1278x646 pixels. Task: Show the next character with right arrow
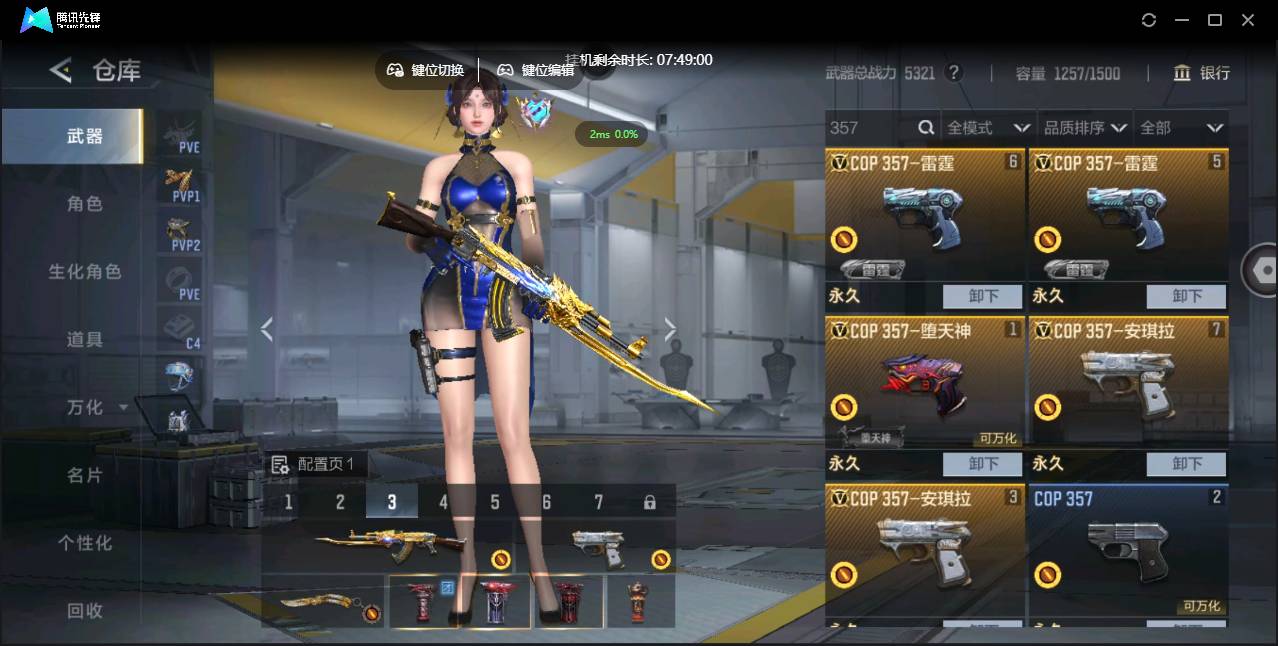coord(670,329)
